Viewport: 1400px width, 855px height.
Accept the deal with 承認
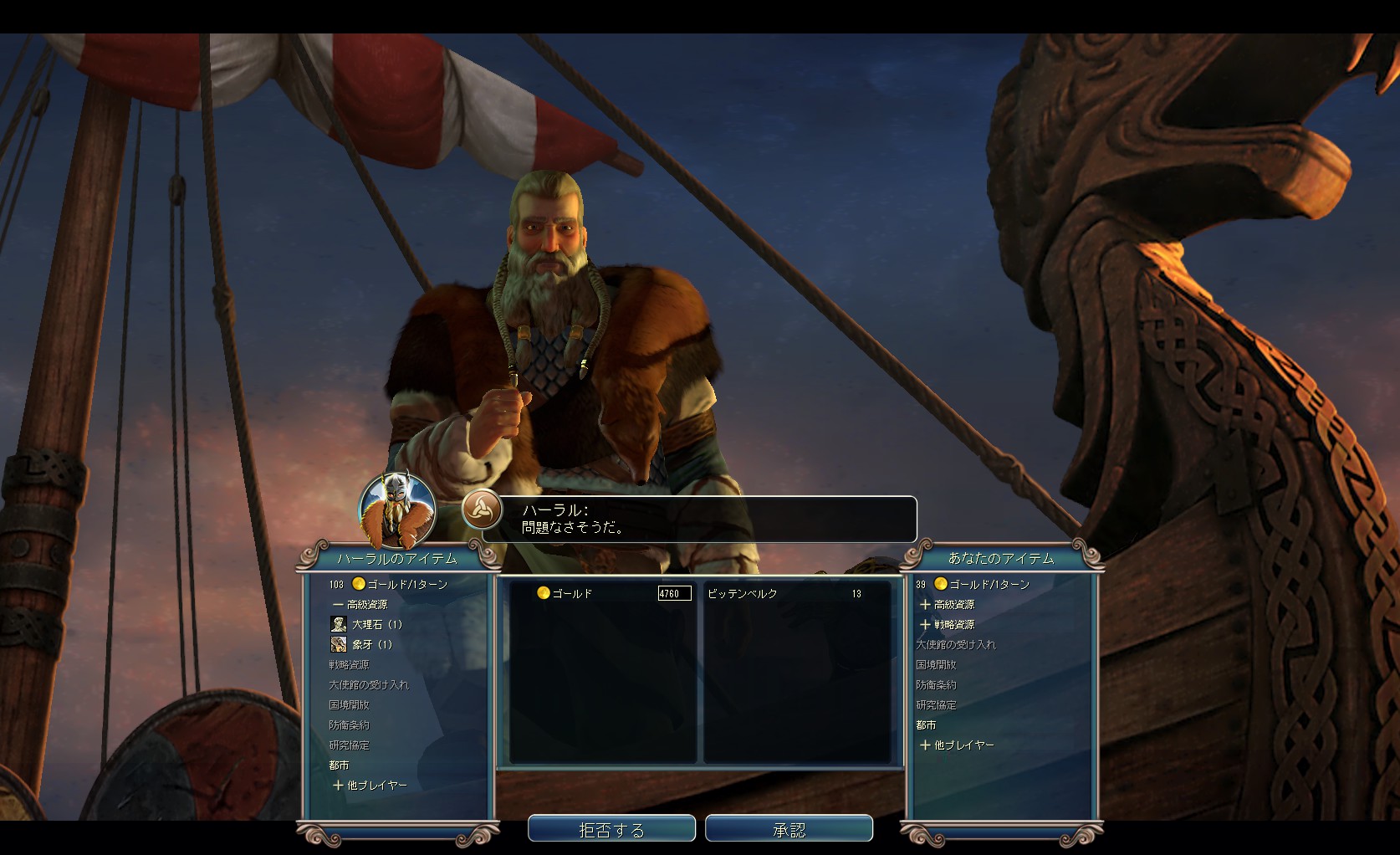click(x=789, y=829)
